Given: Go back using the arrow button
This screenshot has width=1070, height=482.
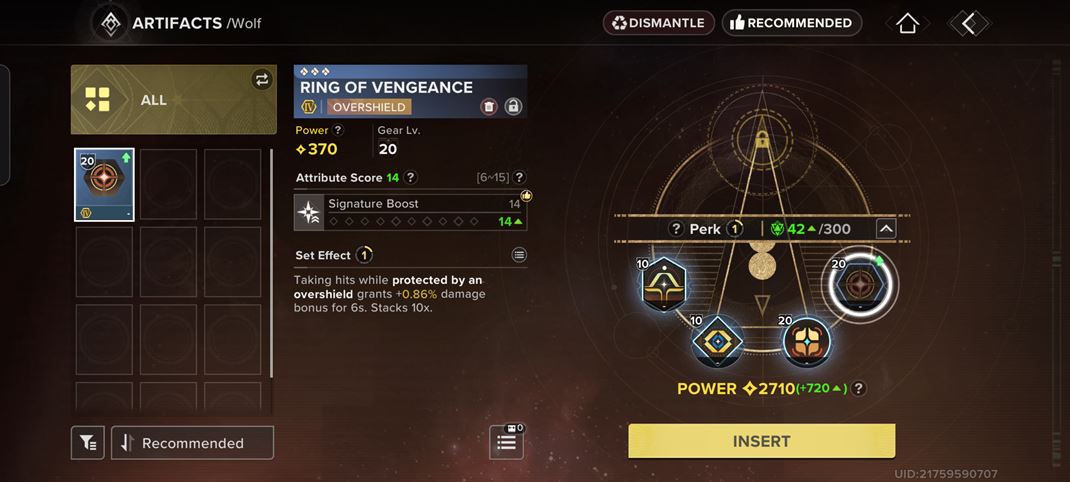Looking at the screenshot, I should pos(968,23).
